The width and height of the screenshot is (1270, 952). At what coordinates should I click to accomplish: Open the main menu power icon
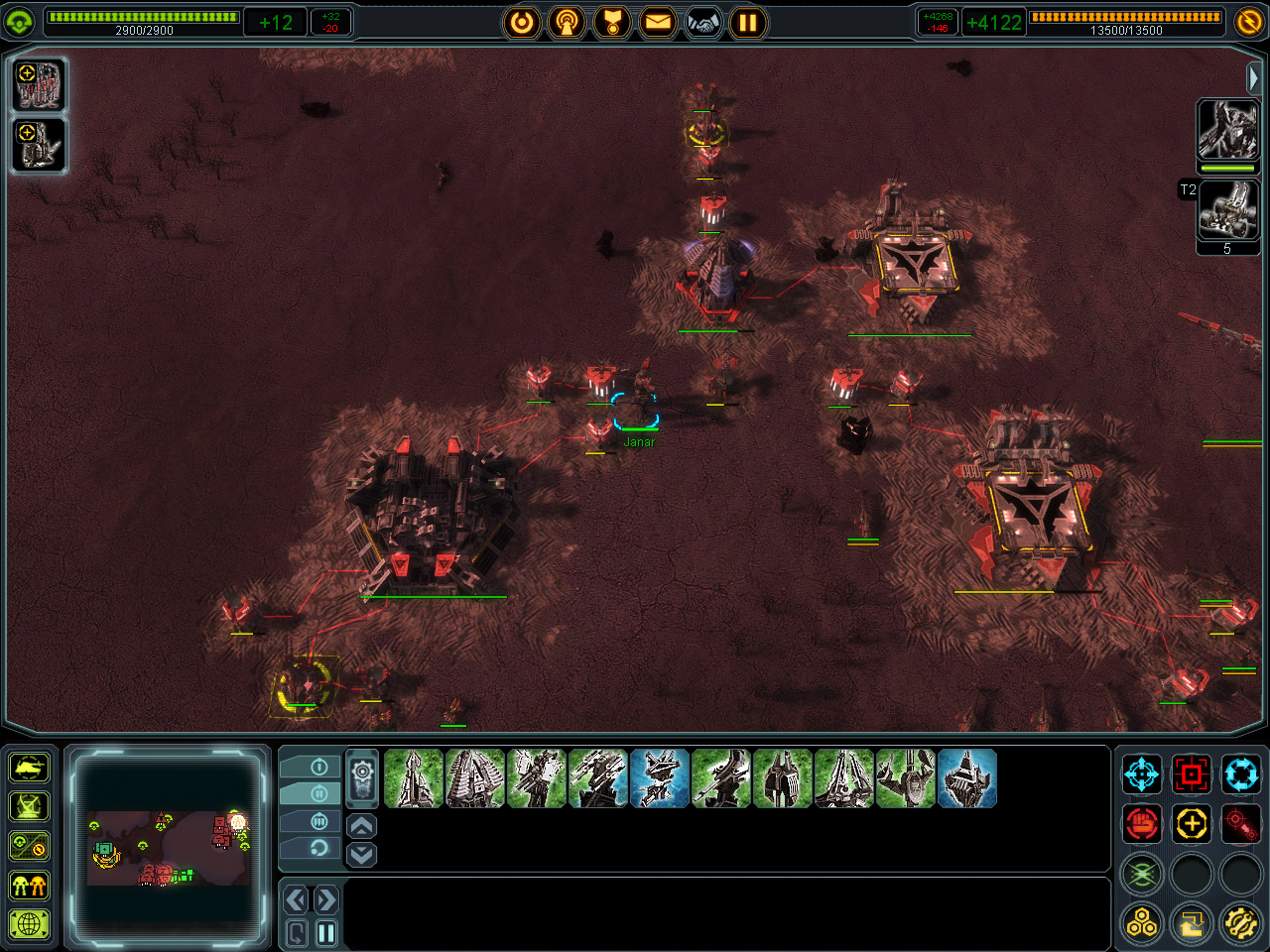point(522,22)
